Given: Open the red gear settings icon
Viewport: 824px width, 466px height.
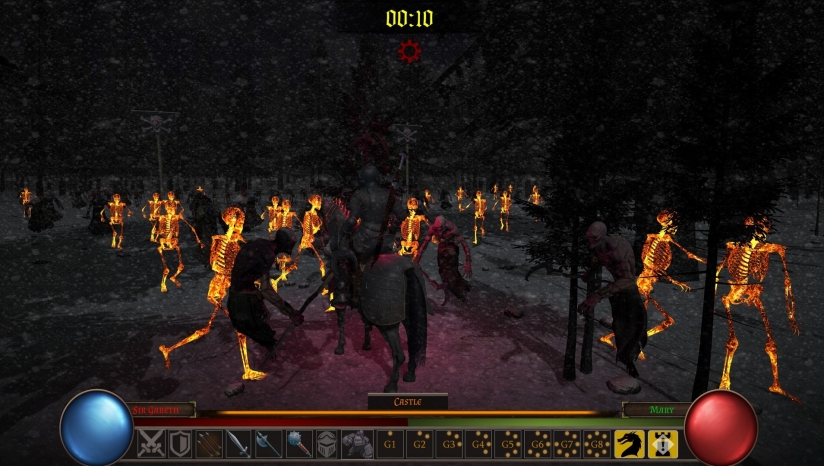Looking at the screenshot, I should tap(409, 51).
